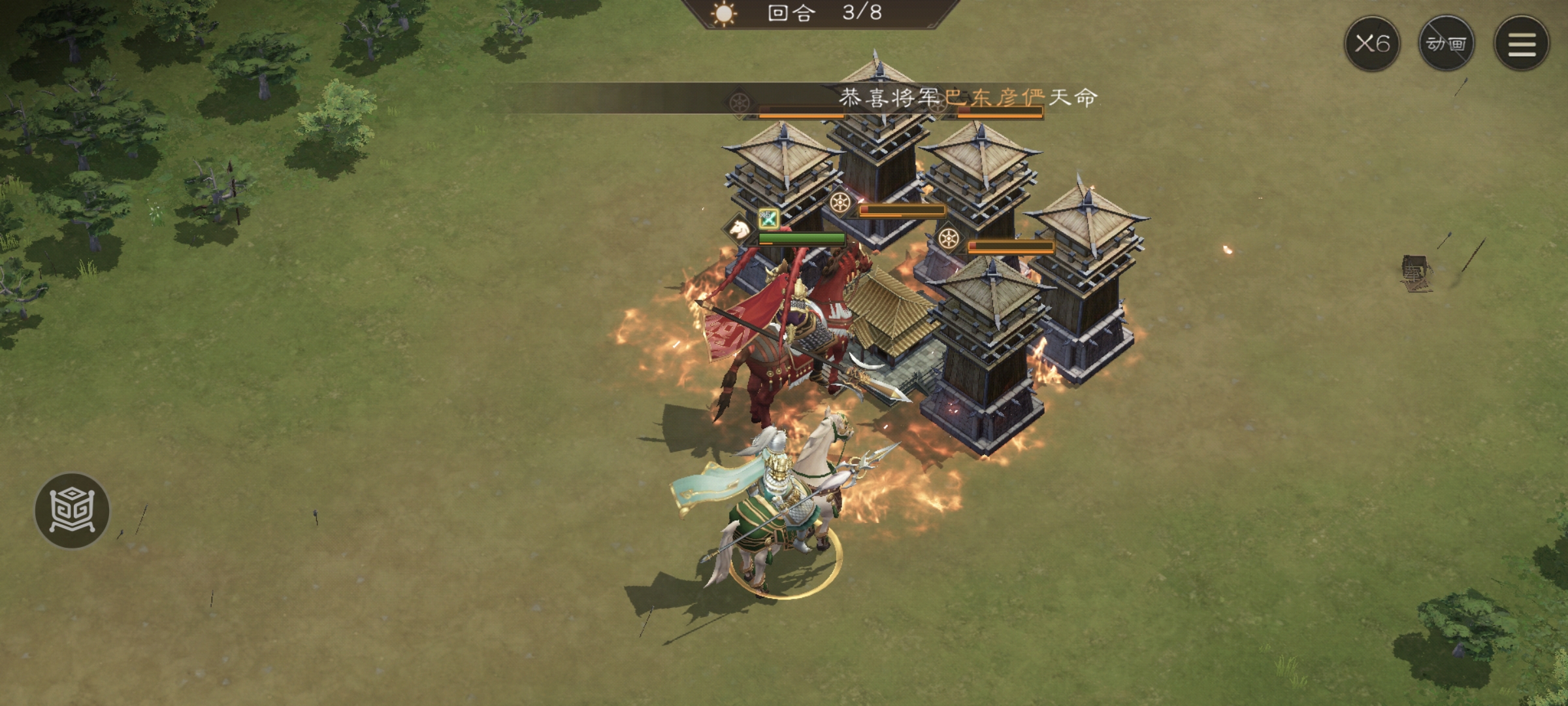Open the three-line hamburger menu
The width and height of the screenshot is (1568, 706).
point(1522,44)
